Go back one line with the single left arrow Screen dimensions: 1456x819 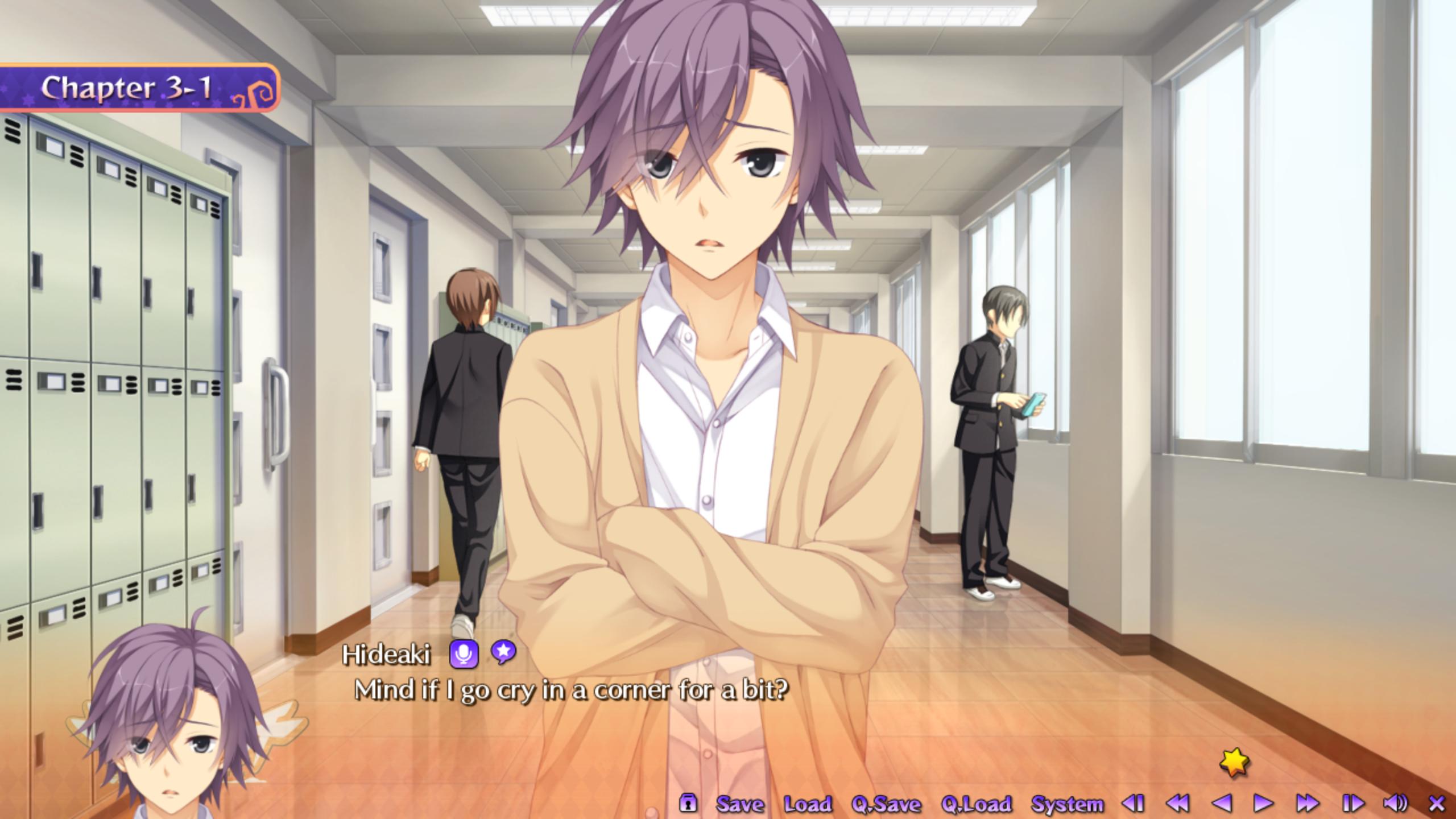1221,803
